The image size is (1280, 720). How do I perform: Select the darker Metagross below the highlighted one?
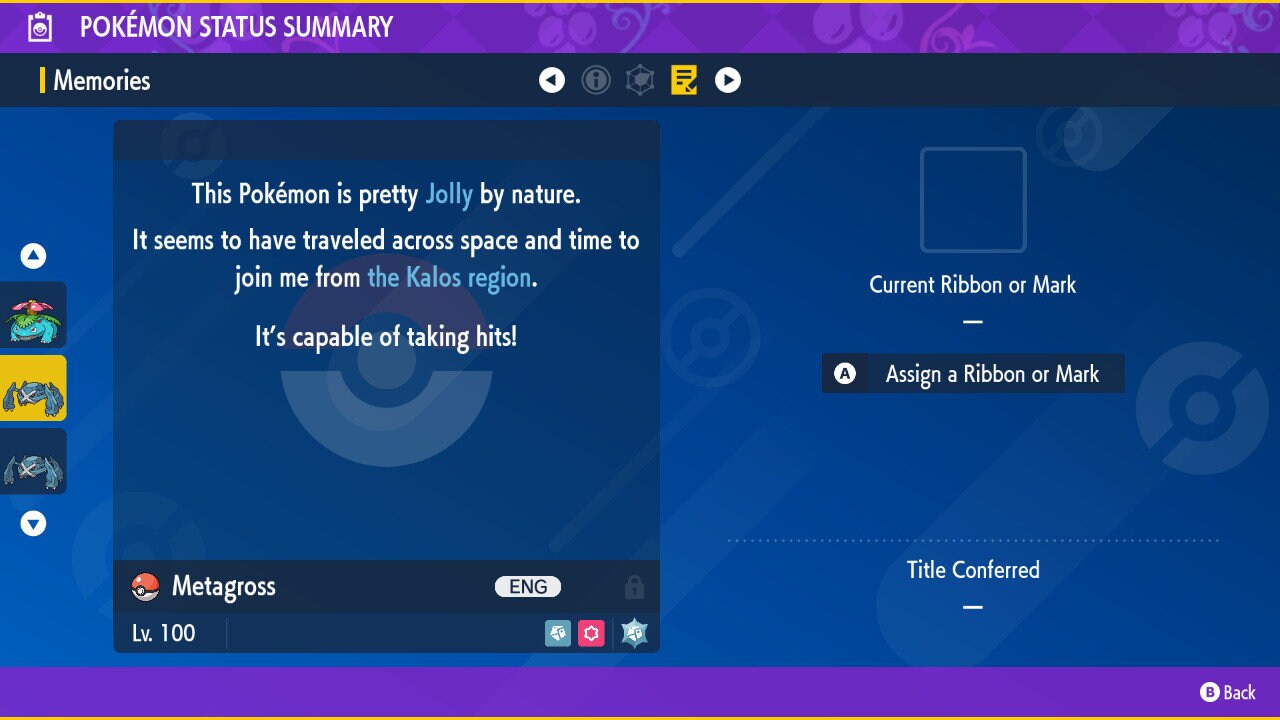click(x=34, y=461)
